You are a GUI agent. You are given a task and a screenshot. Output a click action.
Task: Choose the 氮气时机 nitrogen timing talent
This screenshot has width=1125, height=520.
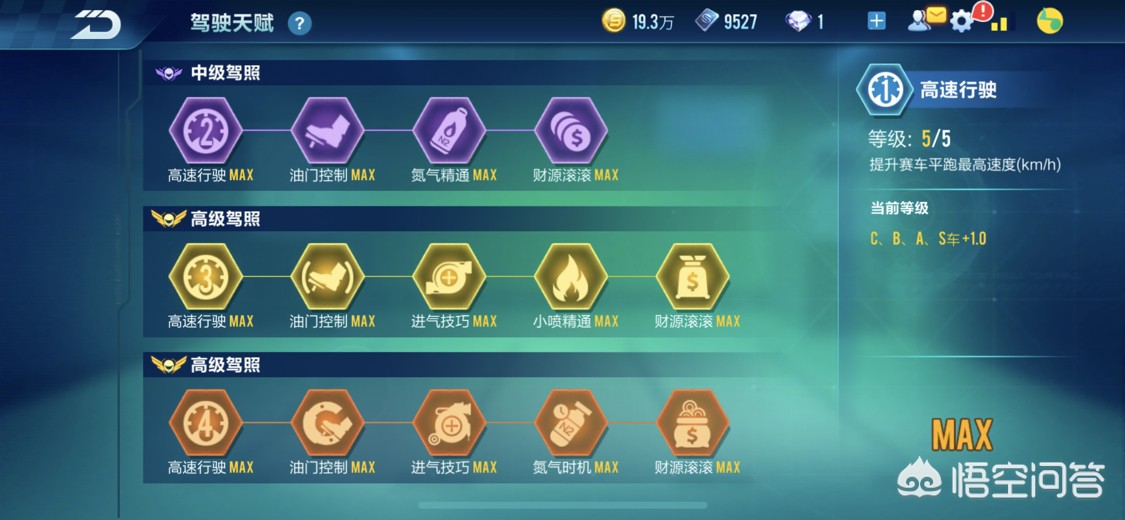coord(571,423)
